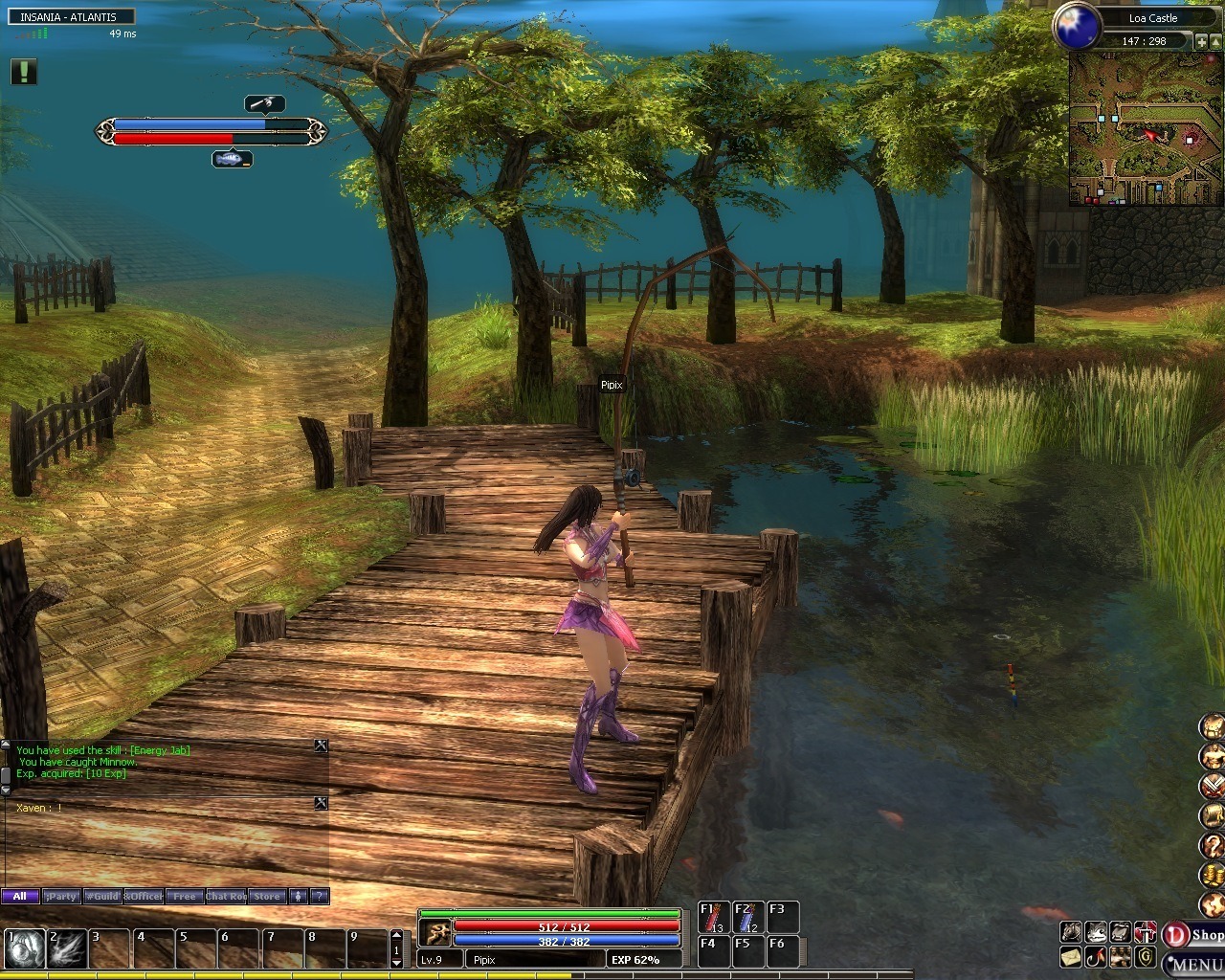
Task: Collapse the minimap with the triangle button
Action: 1216,41
